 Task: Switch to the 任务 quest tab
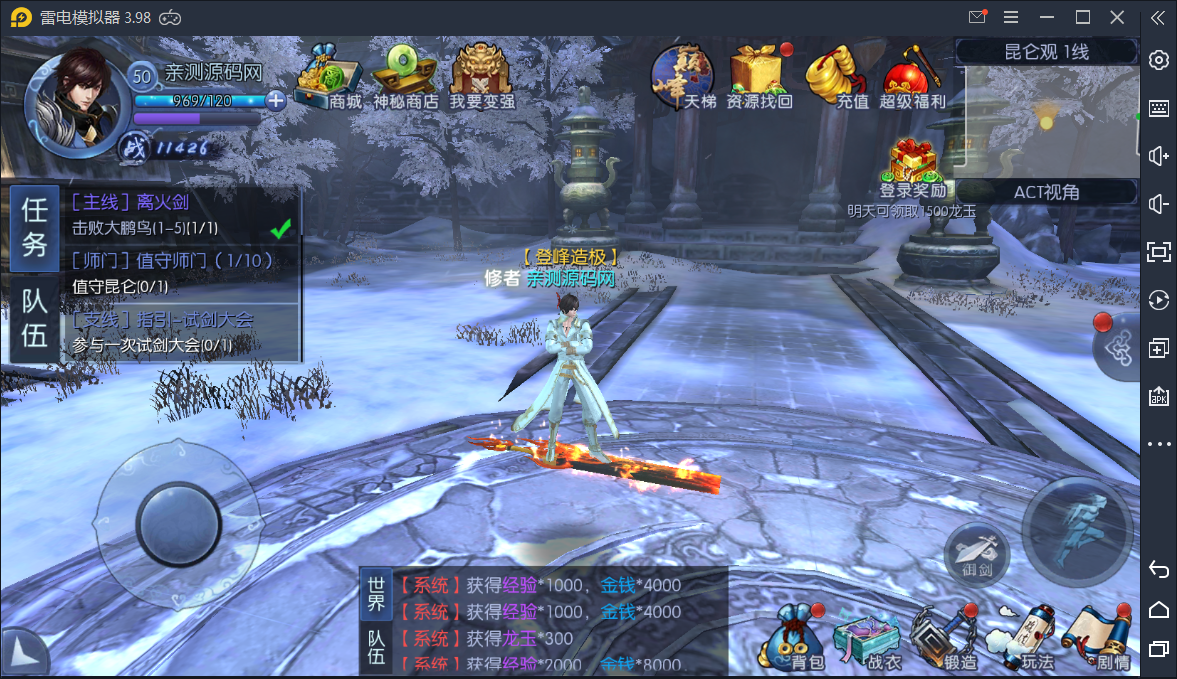tap(35, 228)
